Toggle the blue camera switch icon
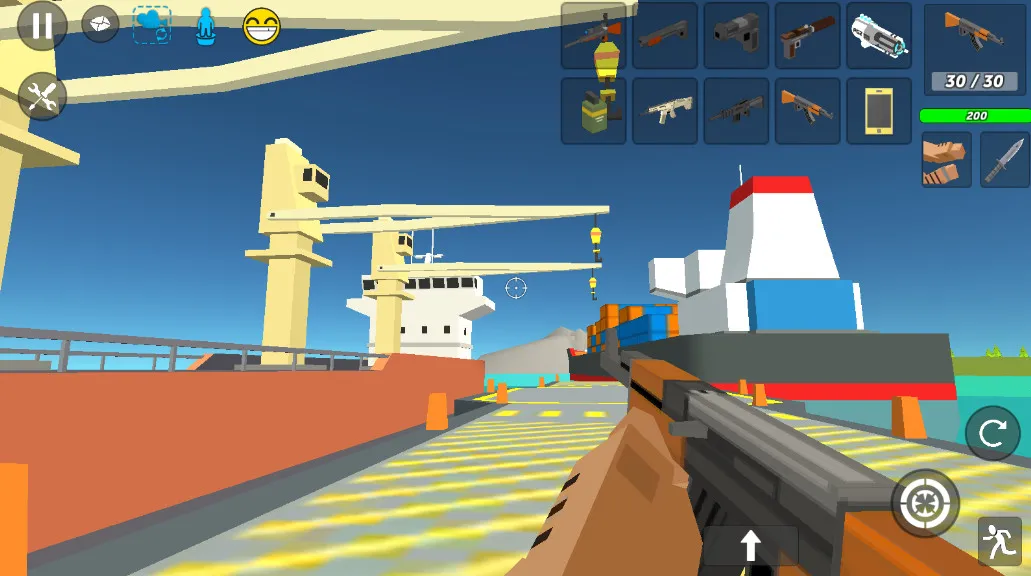Image resolution: width=1031 pixels, height=576 pixels. pos(152,26)
